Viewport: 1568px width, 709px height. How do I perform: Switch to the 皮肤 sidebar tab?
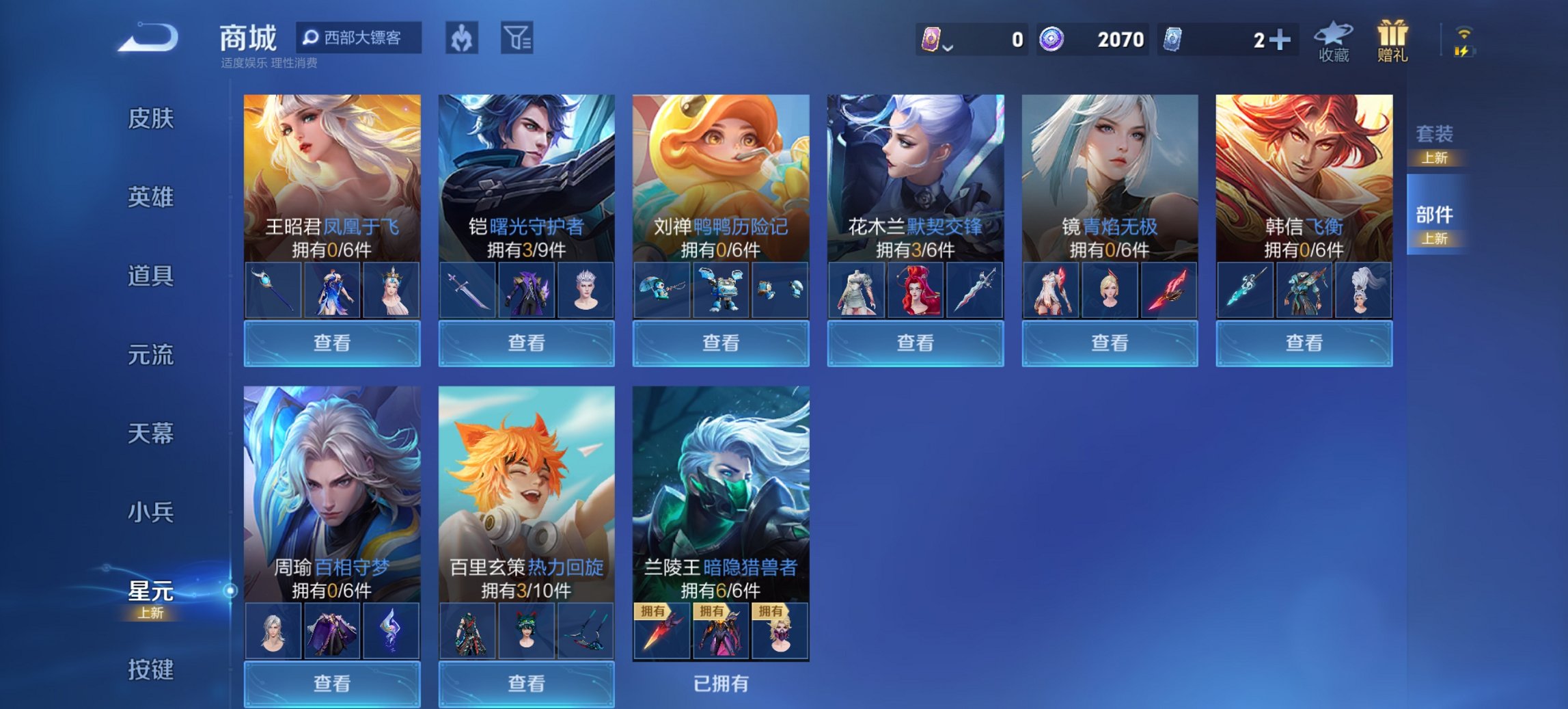(x=152, y=118)
